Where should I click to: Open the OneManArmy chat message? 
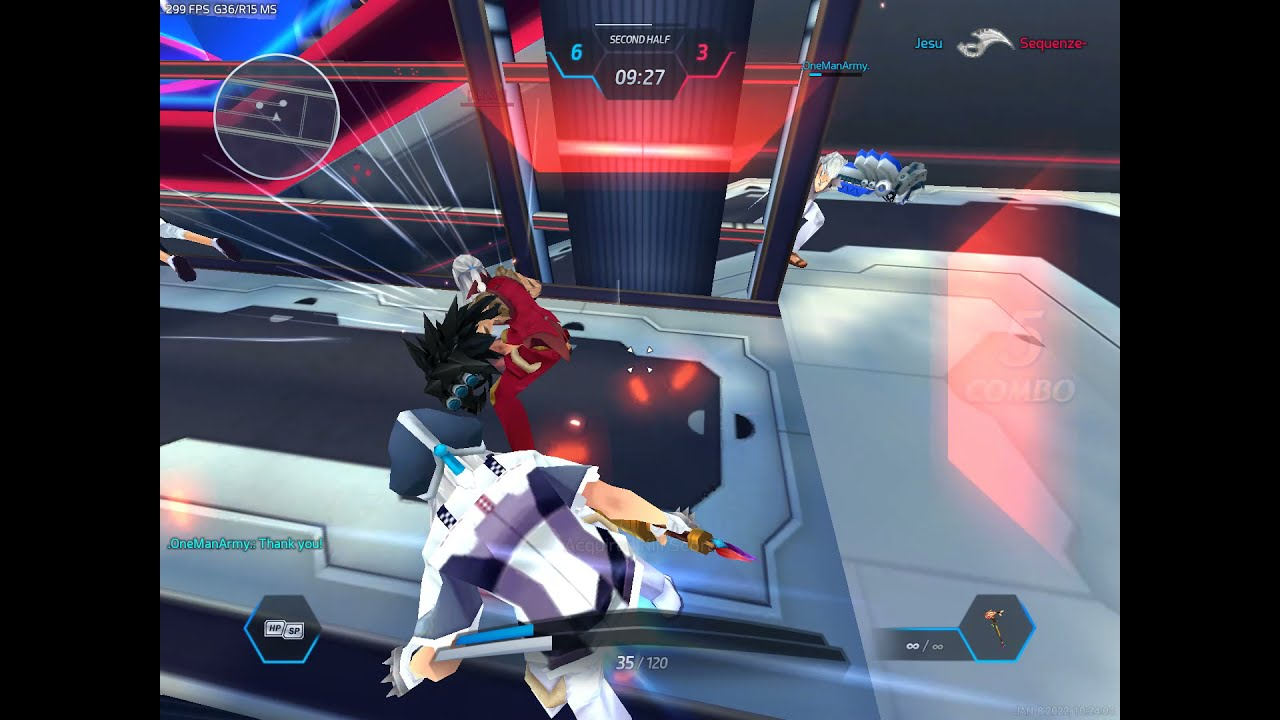[245, 544]
